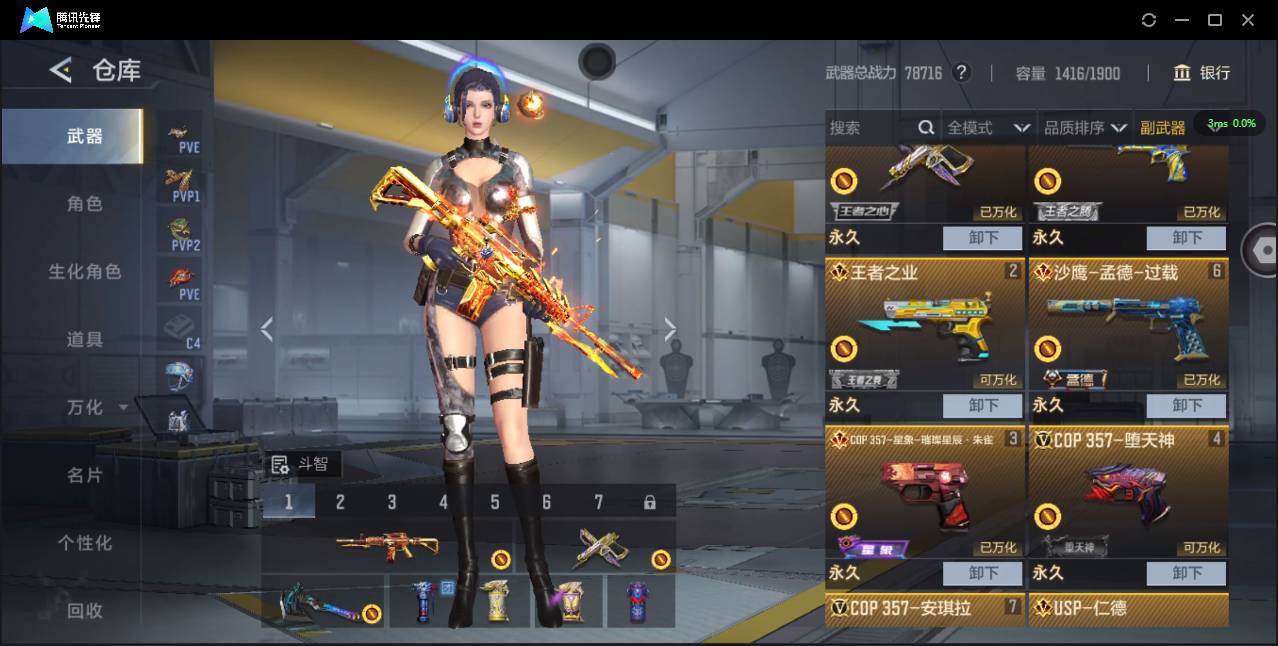Open the 生化角色 category
The width and height of the screenshot is (1278, 646).
[x=85, y=272]
